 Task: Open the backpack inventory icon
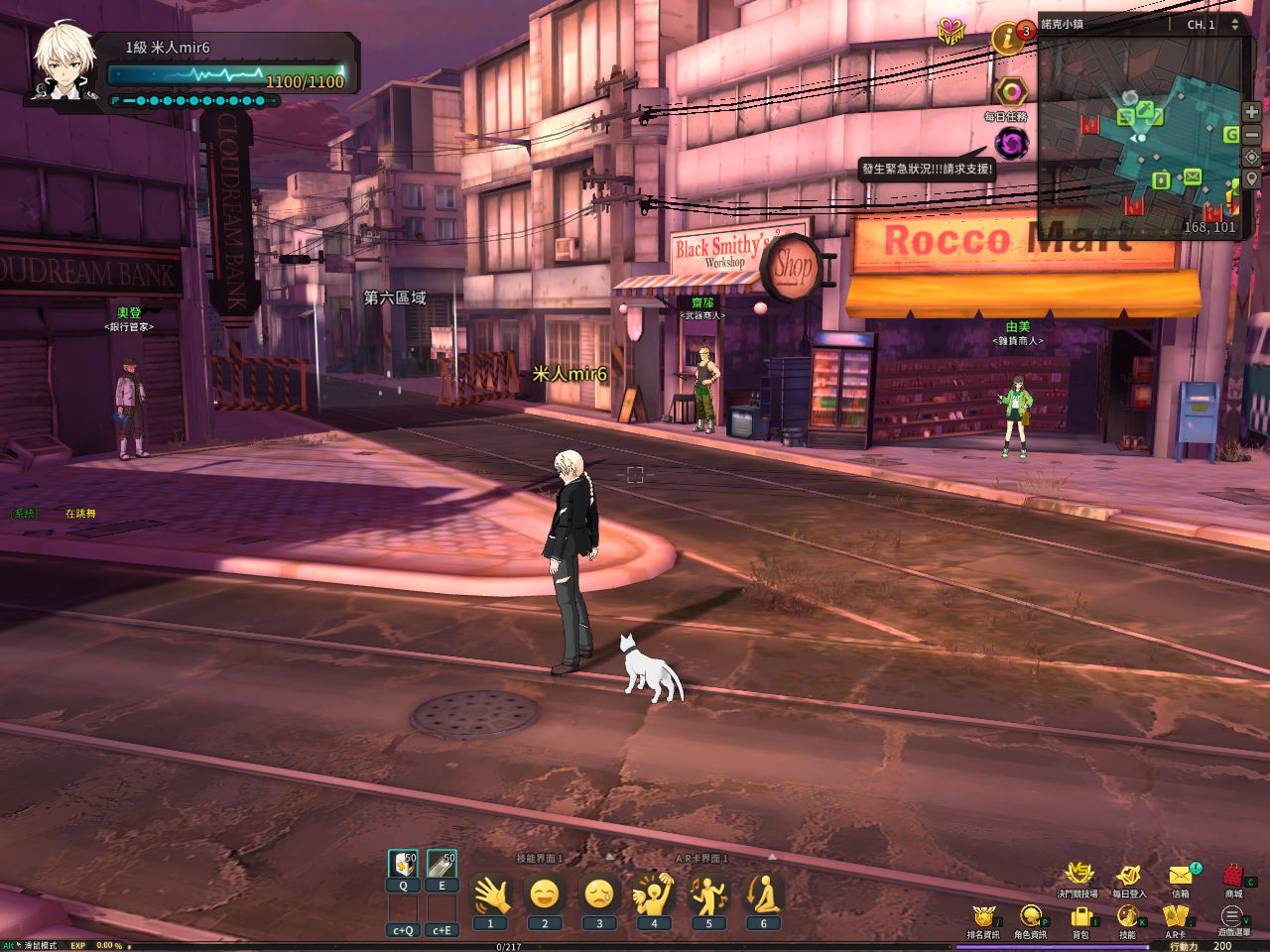pyautogui.click(x=1080, y=918)
